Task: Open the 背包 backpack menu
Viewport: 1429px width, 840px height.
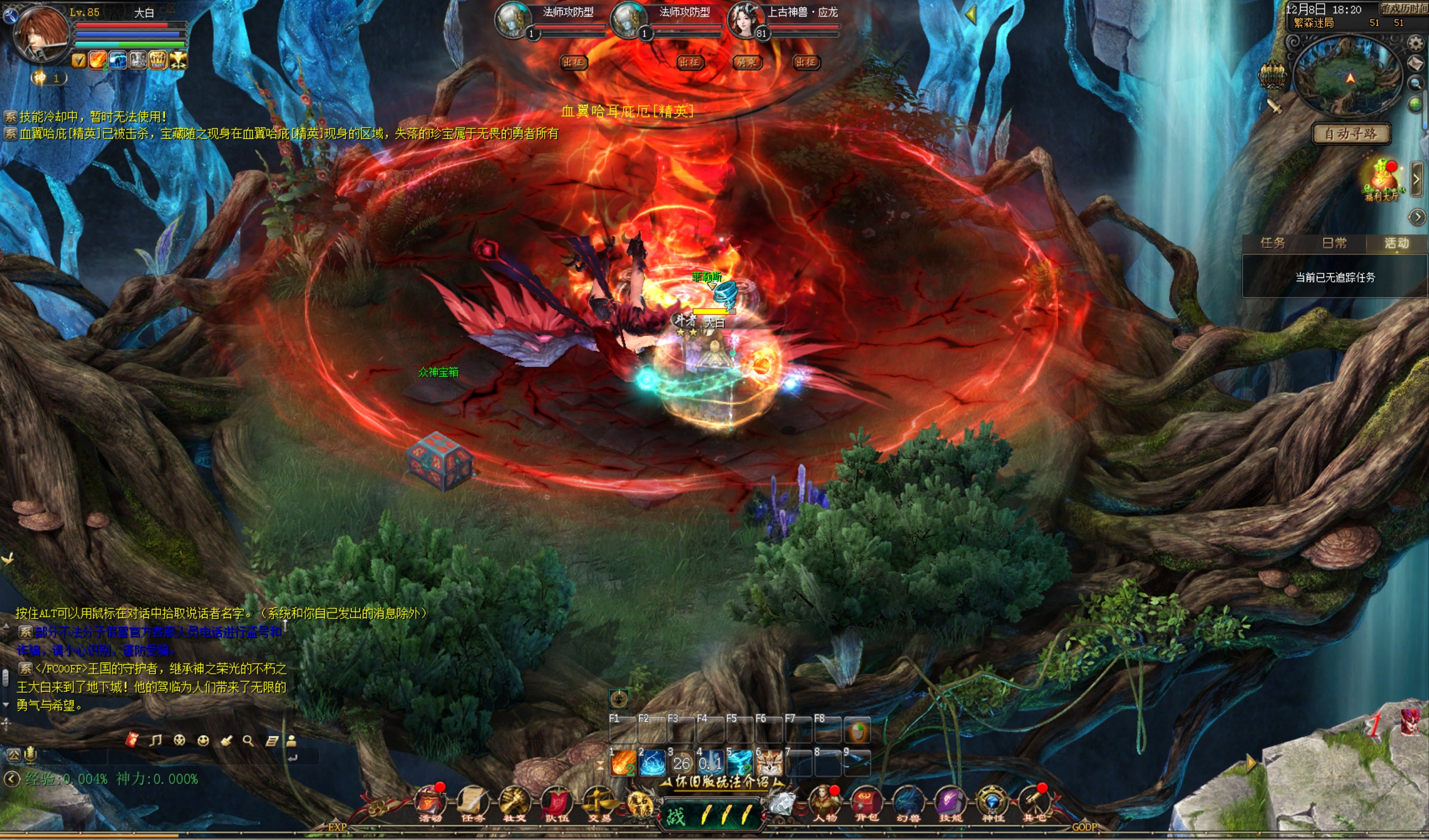Action: coord(866,803)
